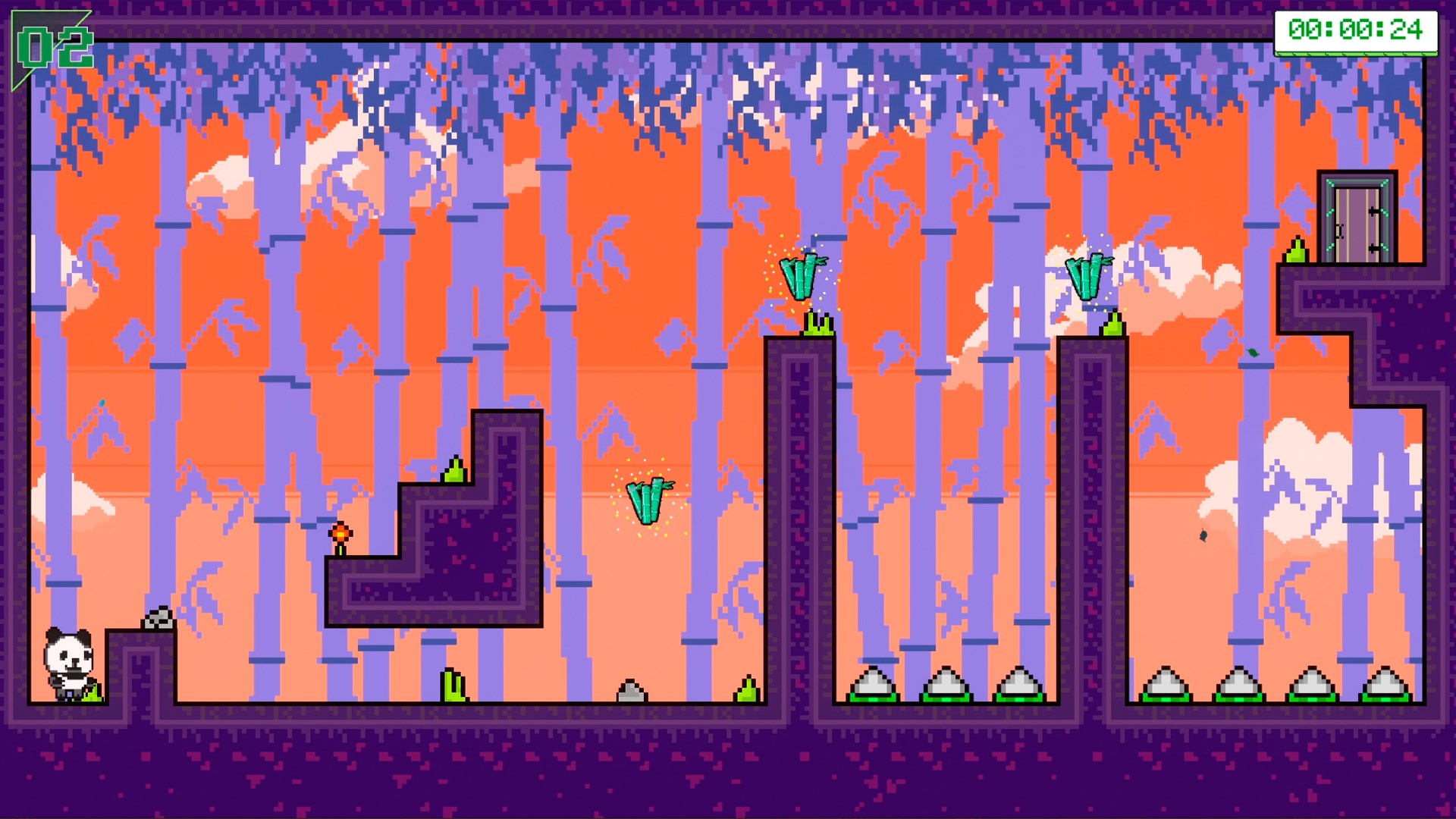
Task: Click the small stone on the bottom floor
Action: [631, 692]
